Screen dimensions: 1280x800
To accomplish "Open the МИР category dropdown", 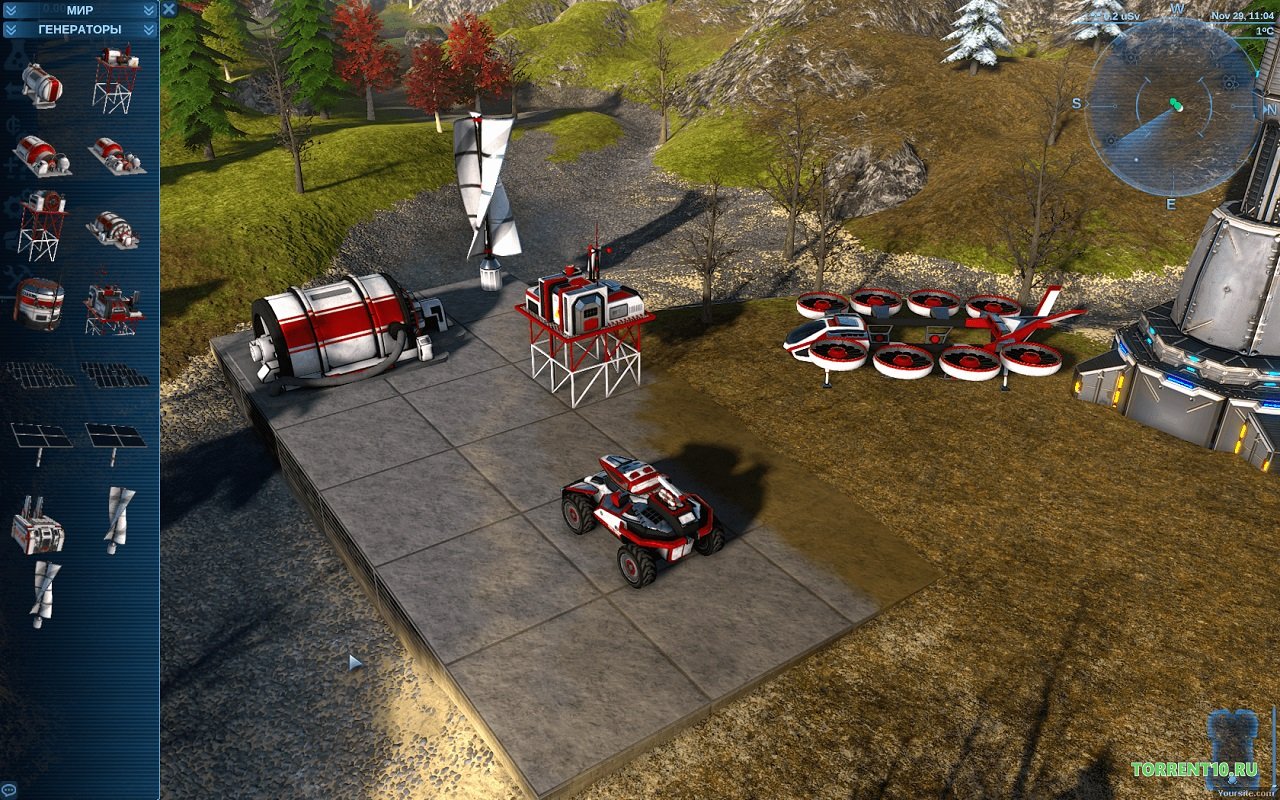I will (x=80, y=10).
